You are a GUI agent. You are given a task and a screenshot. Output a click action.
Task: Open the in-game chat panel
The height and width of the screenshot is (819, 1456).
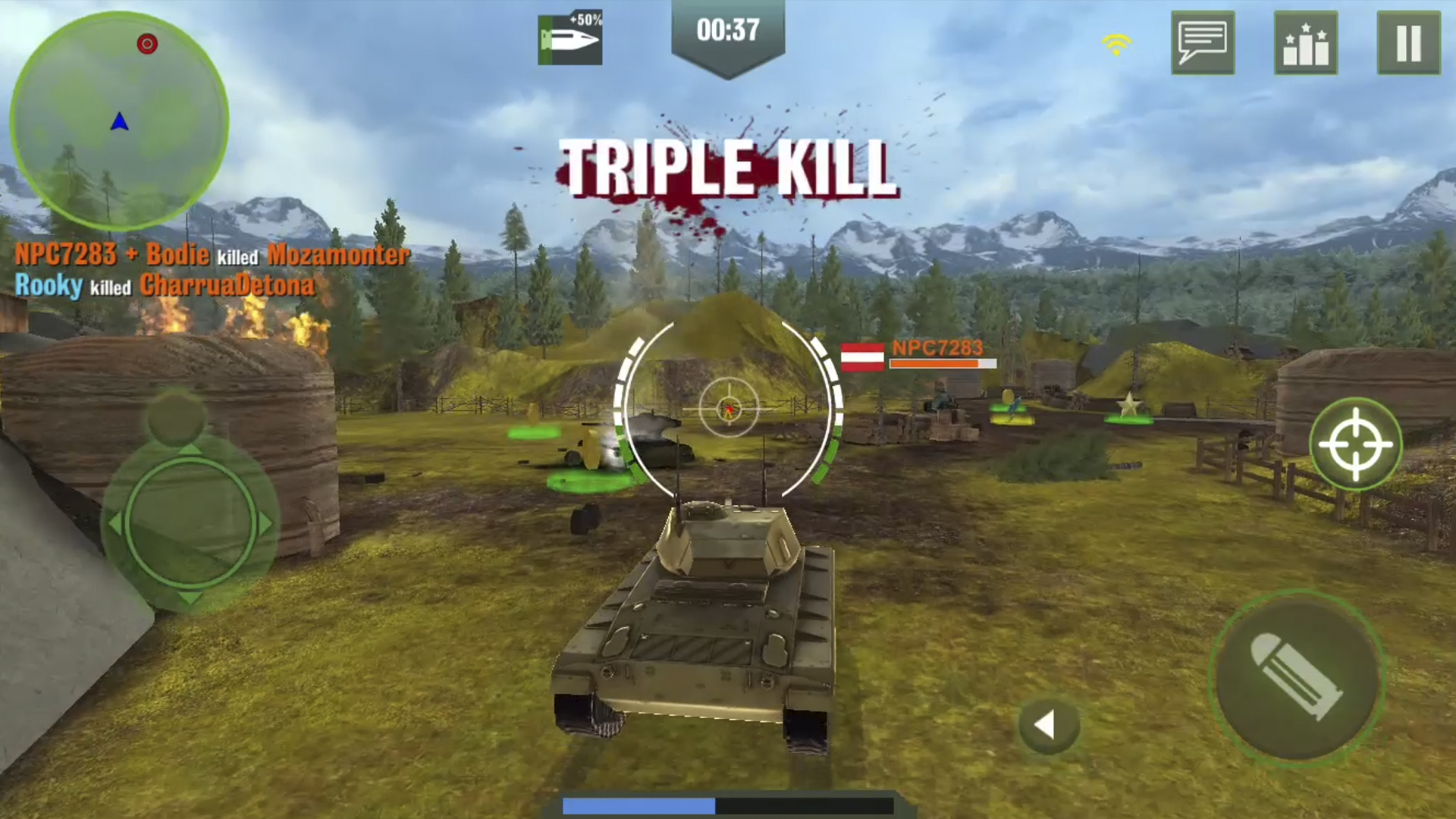click(1203, 43)
